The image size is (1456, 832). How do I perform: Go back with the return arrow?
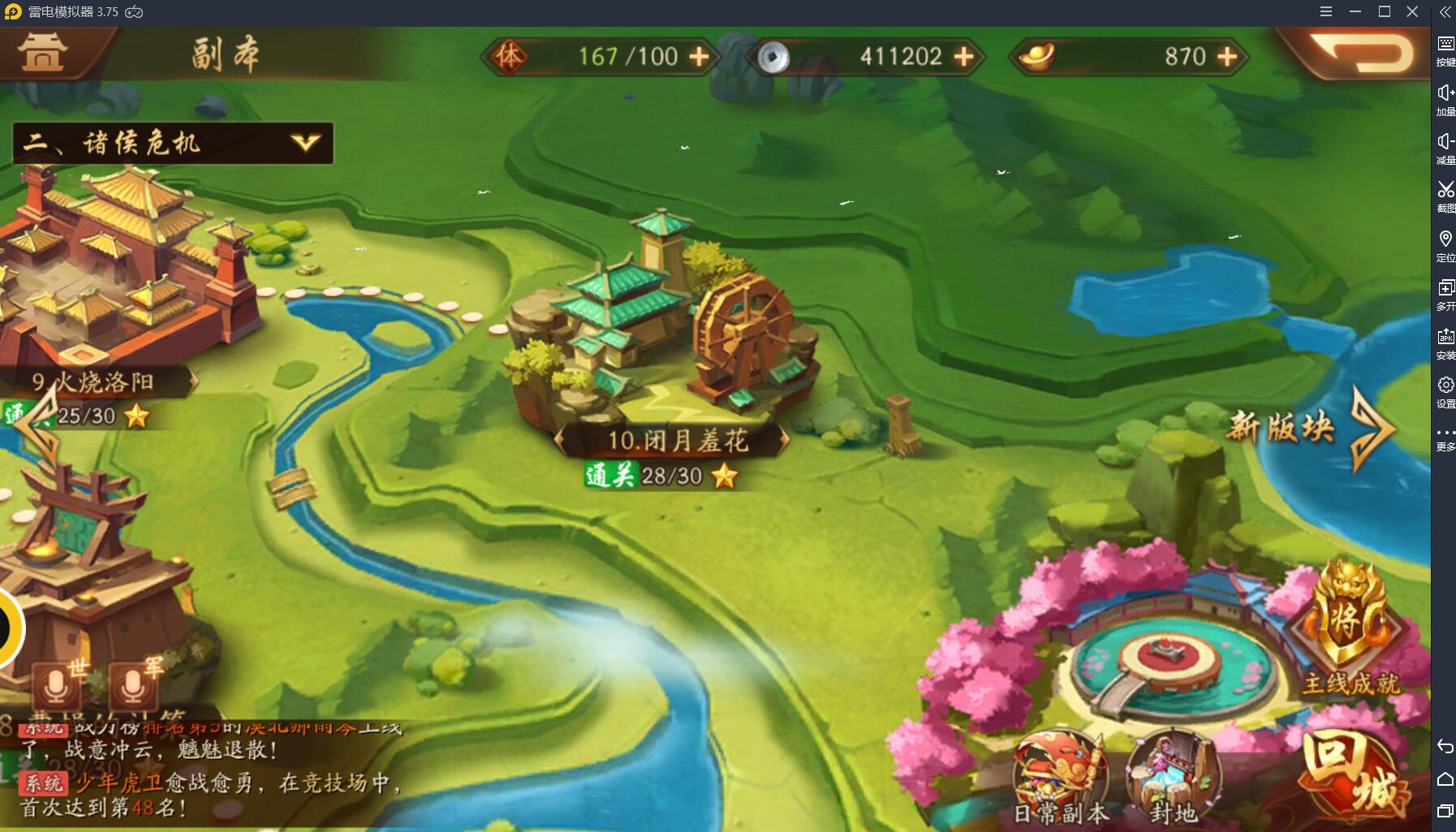pos(1364,54)
